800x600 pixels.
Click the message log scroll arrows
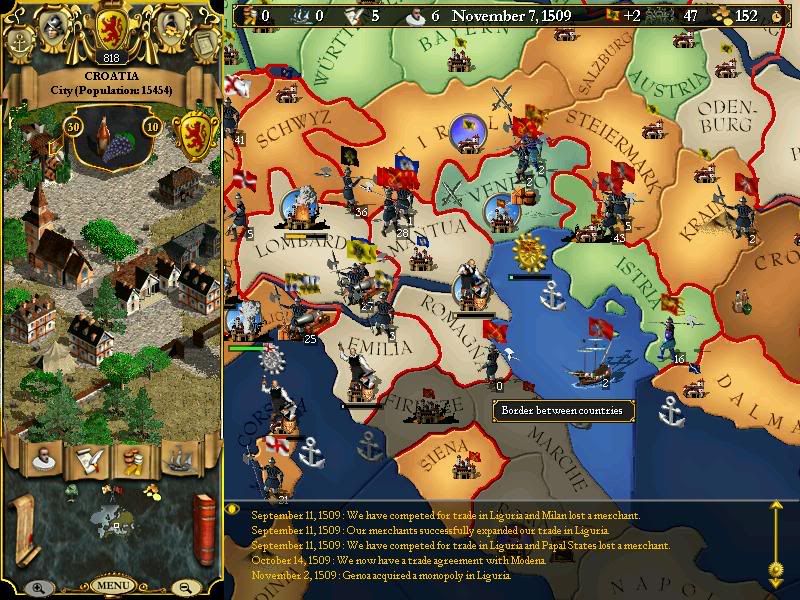click(x=775, y=540)
